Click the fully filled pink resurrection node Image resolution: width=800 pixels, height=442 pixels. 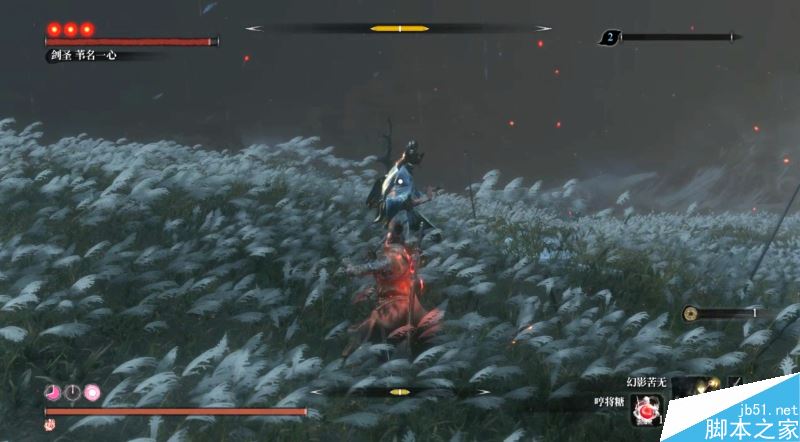tap(92, 392)
